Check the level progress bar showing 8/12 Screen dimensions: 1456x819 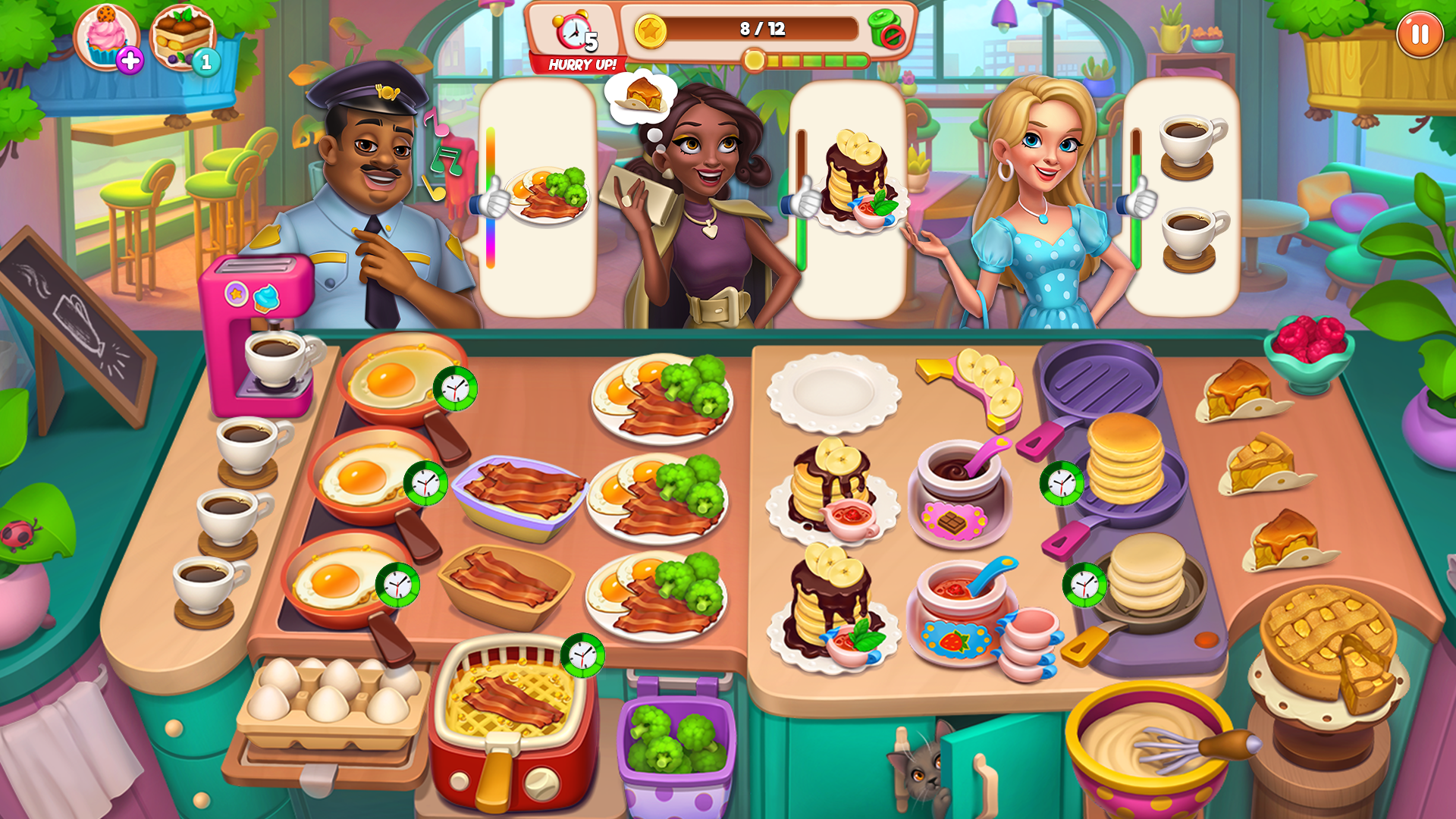764,29
